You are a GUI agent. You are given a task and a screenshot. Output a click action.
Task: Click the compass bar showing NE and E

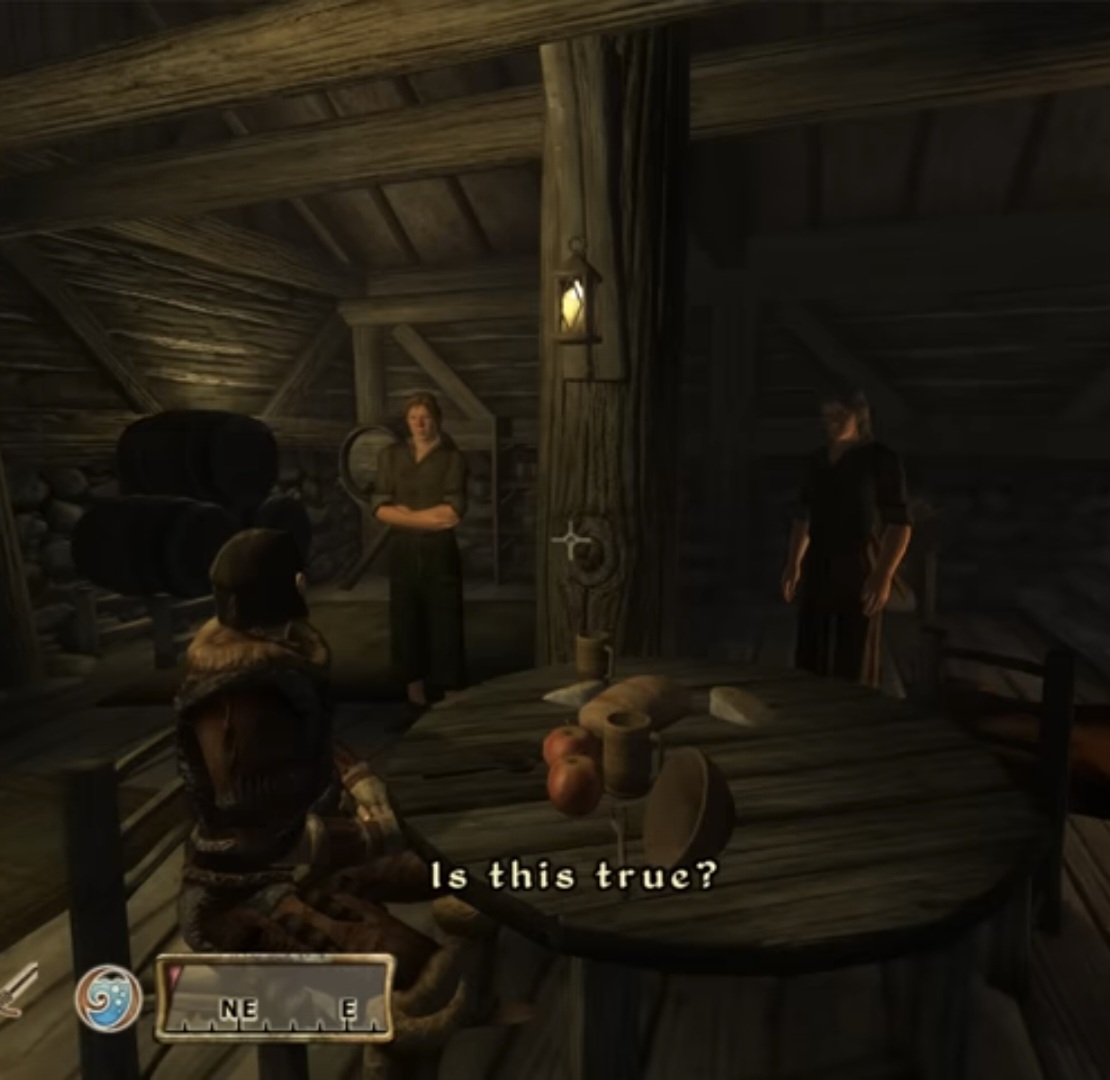pyautogui.click(x=275, y=997)
